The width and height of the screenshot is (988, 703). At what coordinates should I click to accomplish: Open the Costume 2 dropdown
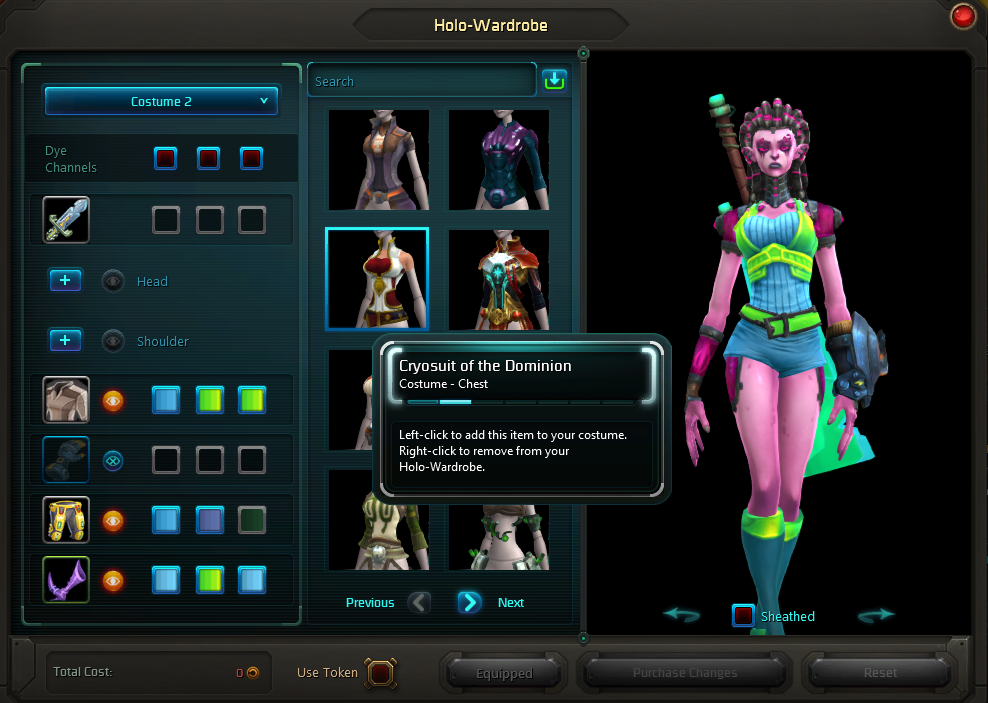point(161,101)
